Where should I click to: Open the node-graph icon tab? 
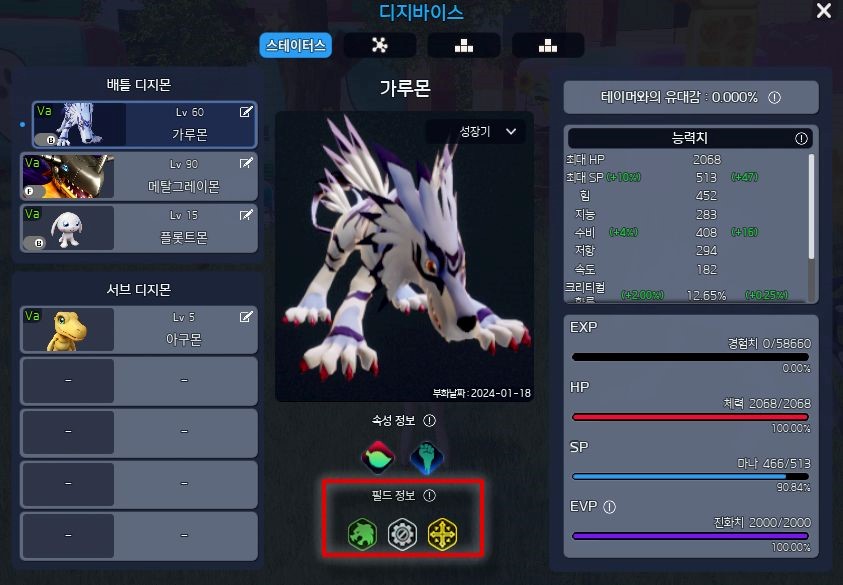tap(379, 45)
